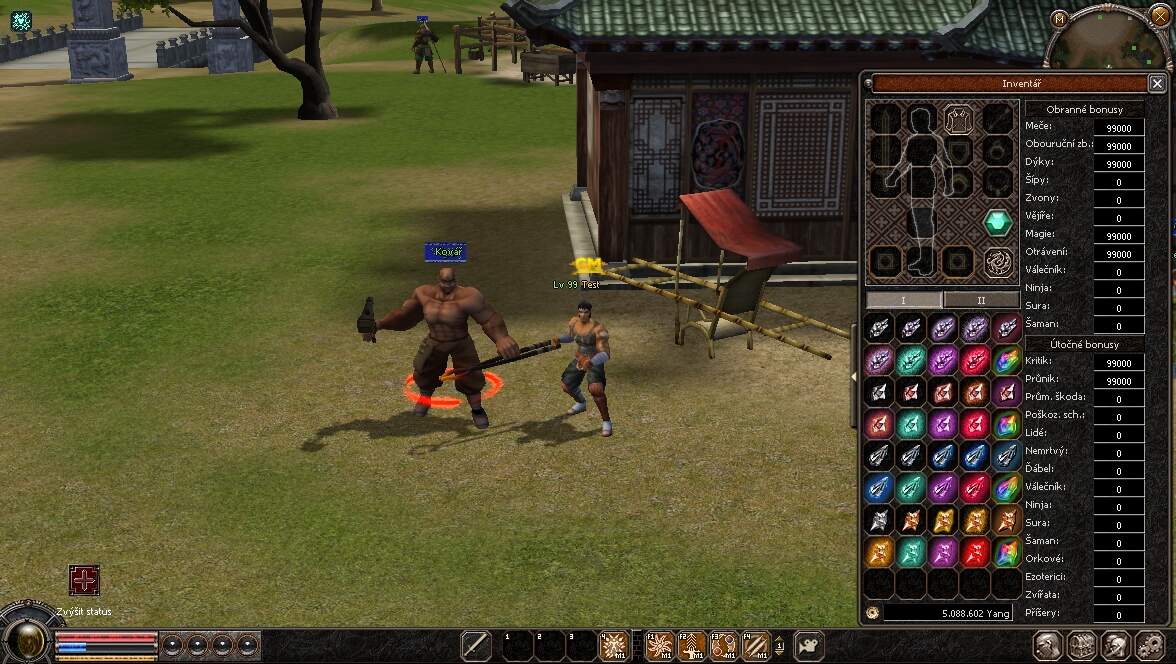The width and height of the screenshot is (1176, 664).
Task: Click the Zvýšit status plus icon
Action: [84, 581]
